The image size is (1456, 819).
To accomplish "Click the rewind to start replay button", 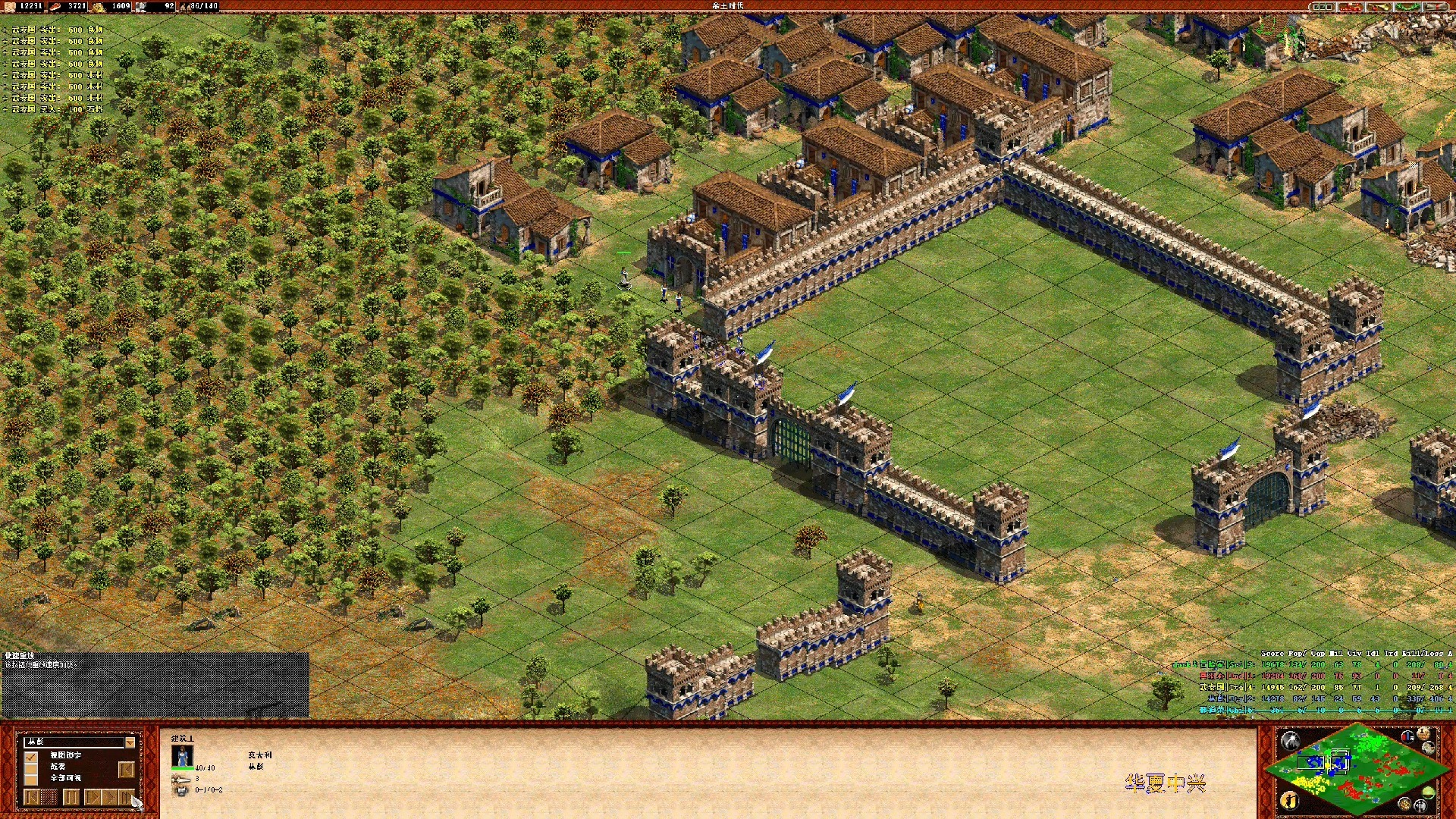I will tap(32, 797).
